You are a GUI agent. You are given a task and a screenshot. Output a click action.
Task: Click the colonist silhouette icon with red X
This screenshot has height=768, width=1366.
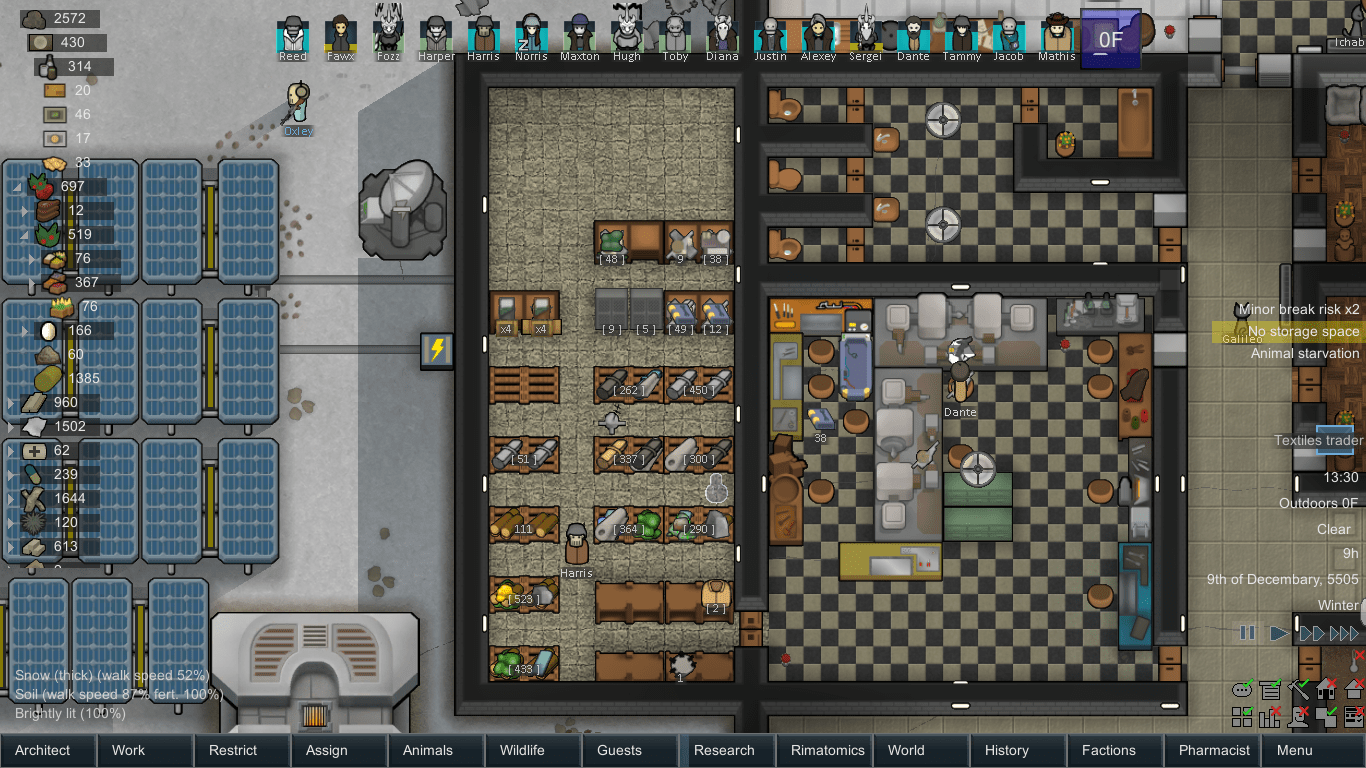1296,716
